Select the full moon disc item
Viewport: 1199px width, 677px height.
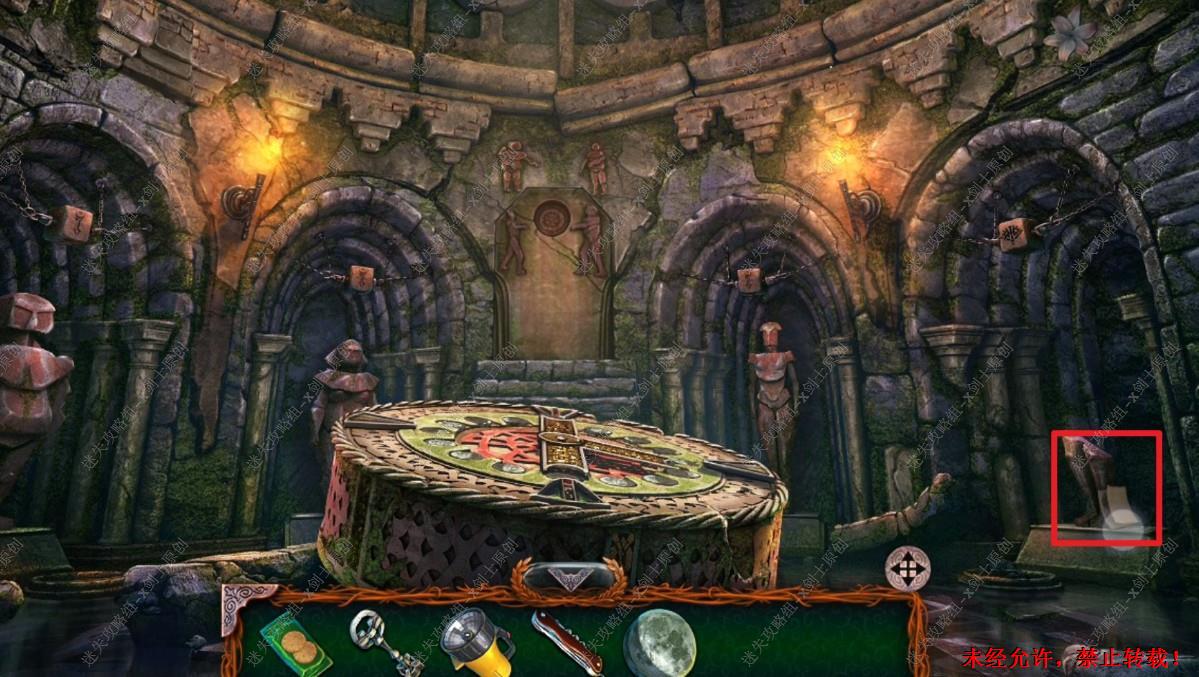[659, 642]
